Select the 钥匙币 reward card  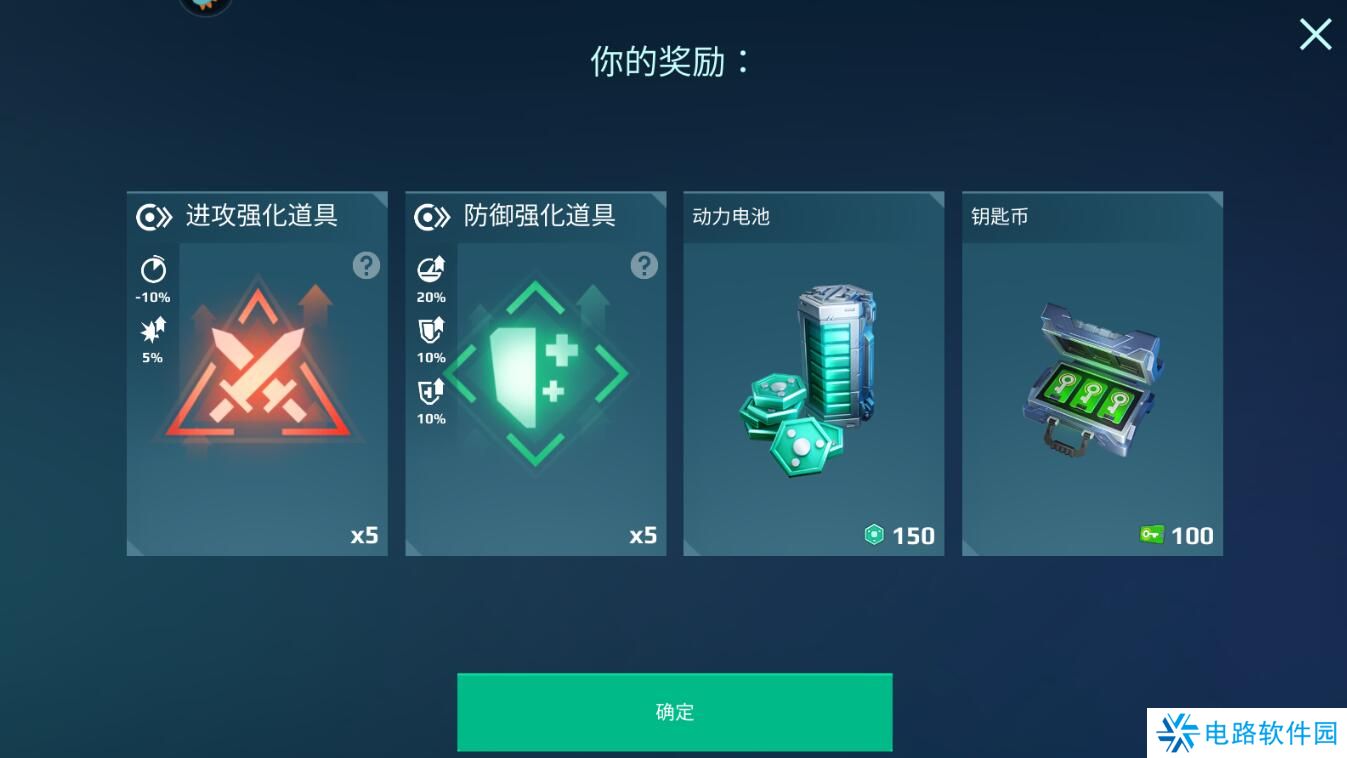[x=1092, y=373]
